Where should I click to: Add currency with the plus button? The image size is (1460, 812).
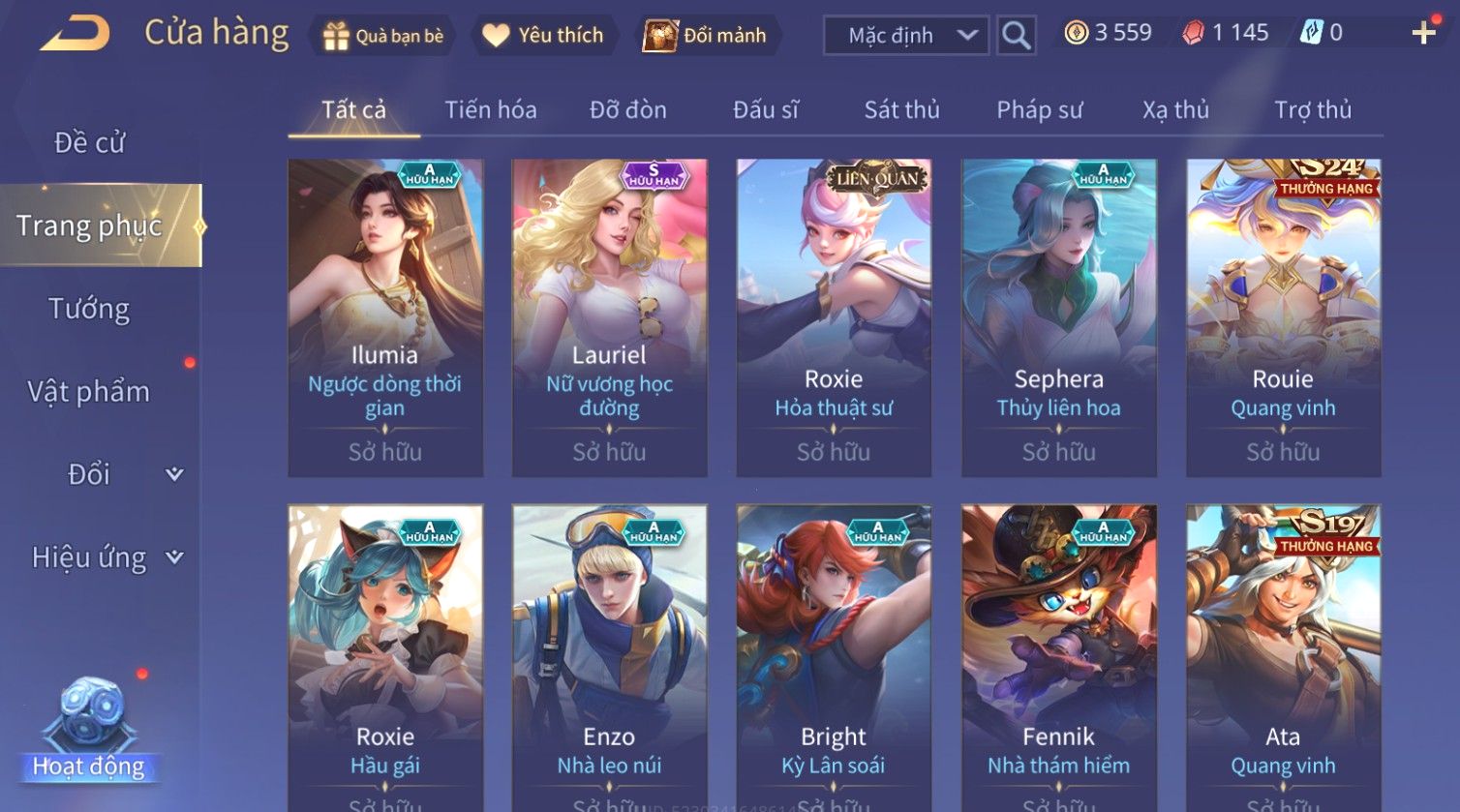point(1423,34)
